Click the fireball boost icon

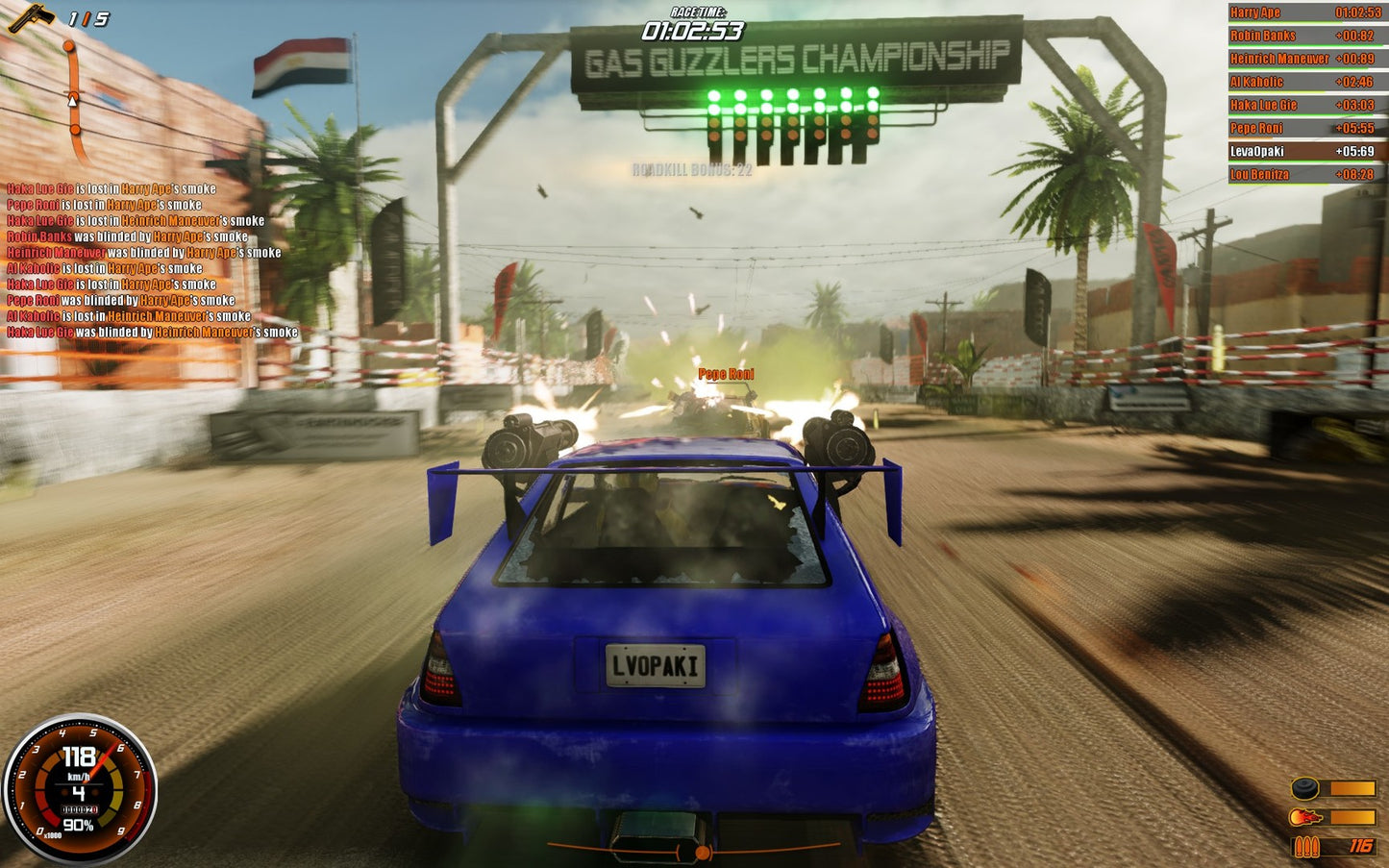click(x=1307, y=814)
